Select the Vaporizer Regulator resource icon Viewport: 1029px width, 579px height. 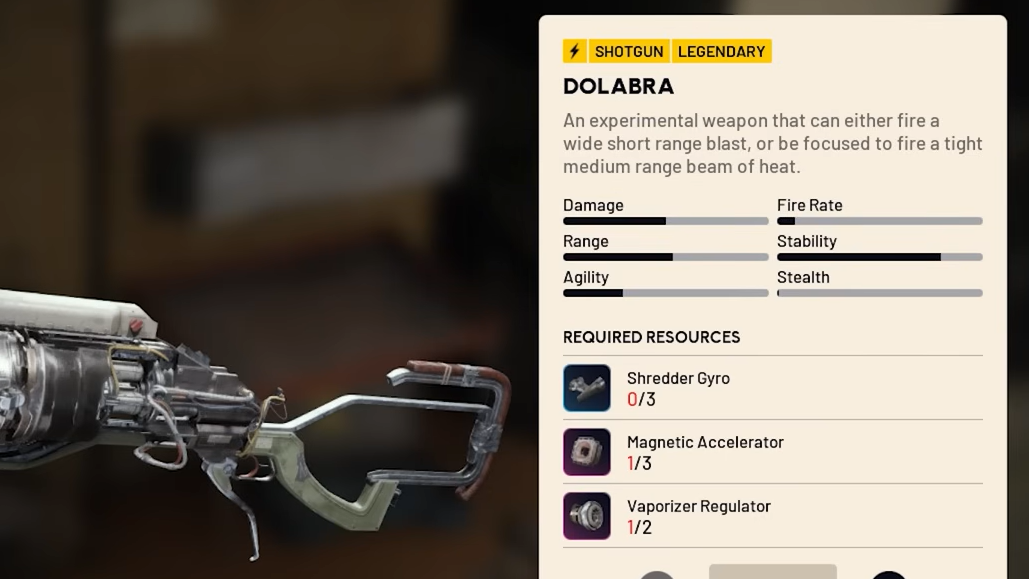pyautogui.click(x=587, y=516)
